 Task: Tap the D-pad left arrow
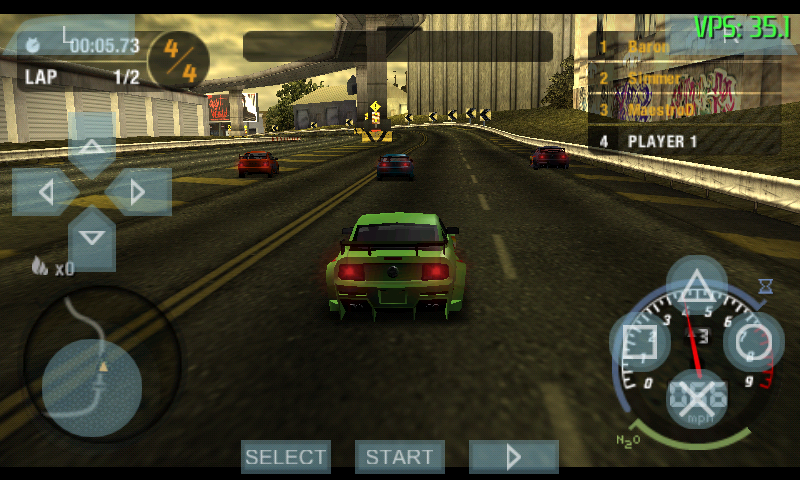[x=44, y=191]
